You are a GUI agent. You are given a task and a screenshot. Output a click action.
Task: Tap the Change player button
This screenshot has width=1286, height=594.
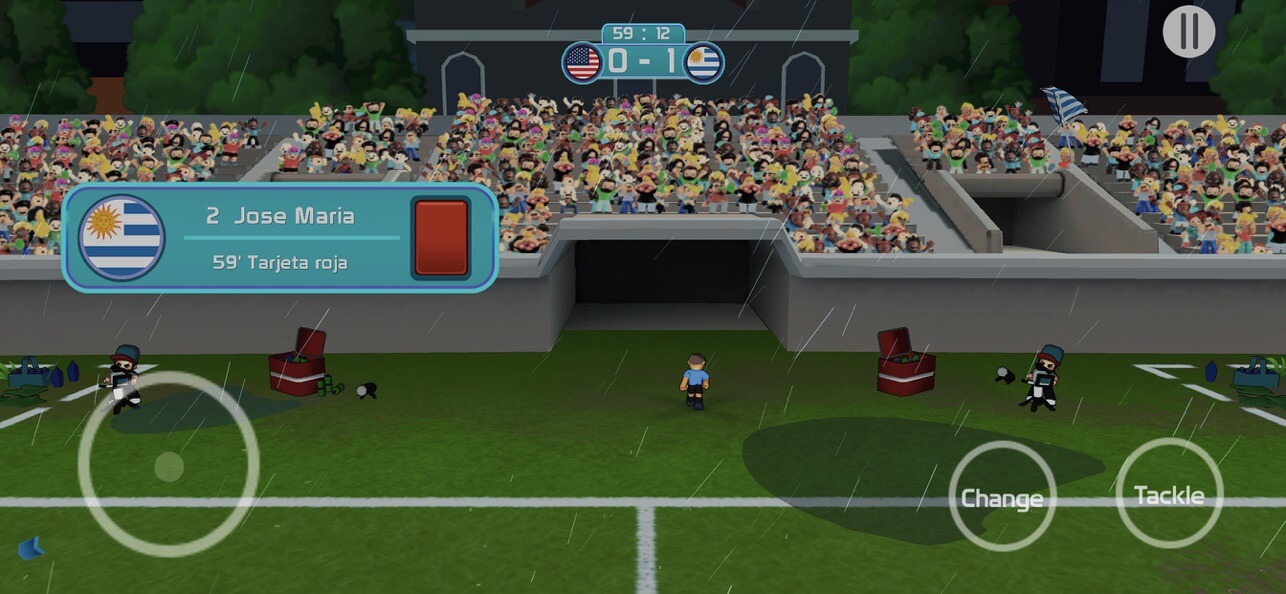[1002, 497]
